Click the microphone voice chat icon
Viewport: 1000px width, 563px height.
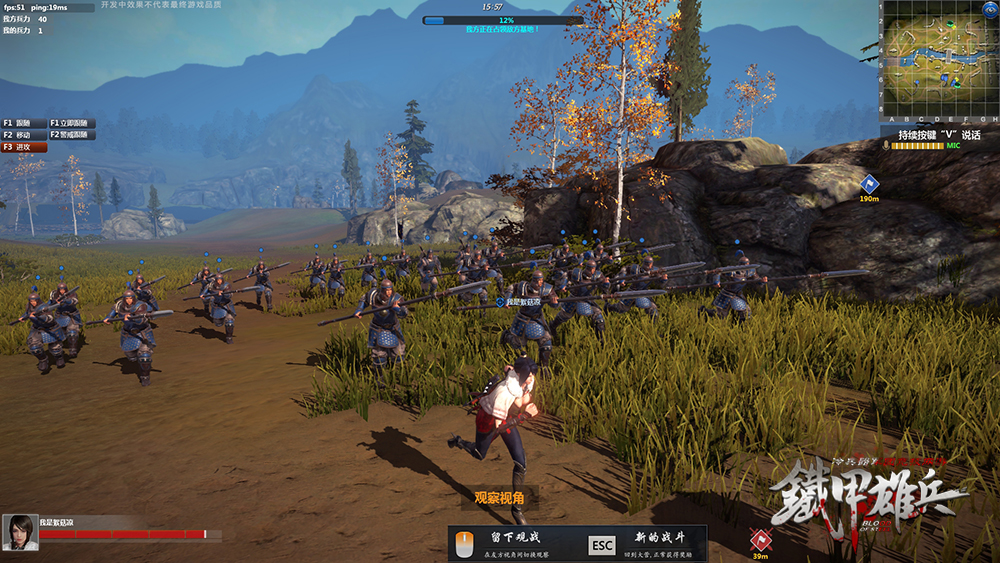point(886,146)
